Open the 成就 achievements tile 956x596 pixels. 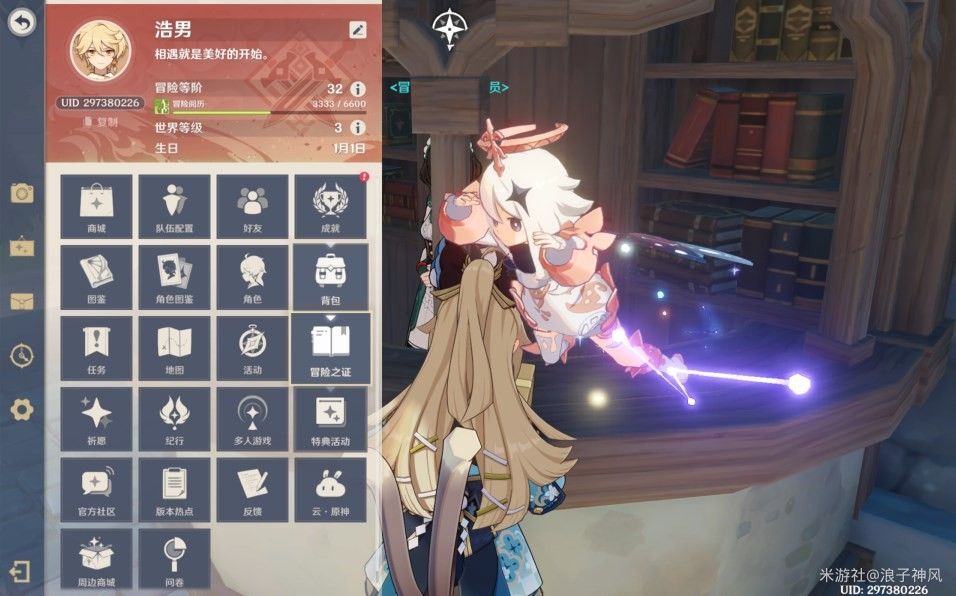click(330, 206)
